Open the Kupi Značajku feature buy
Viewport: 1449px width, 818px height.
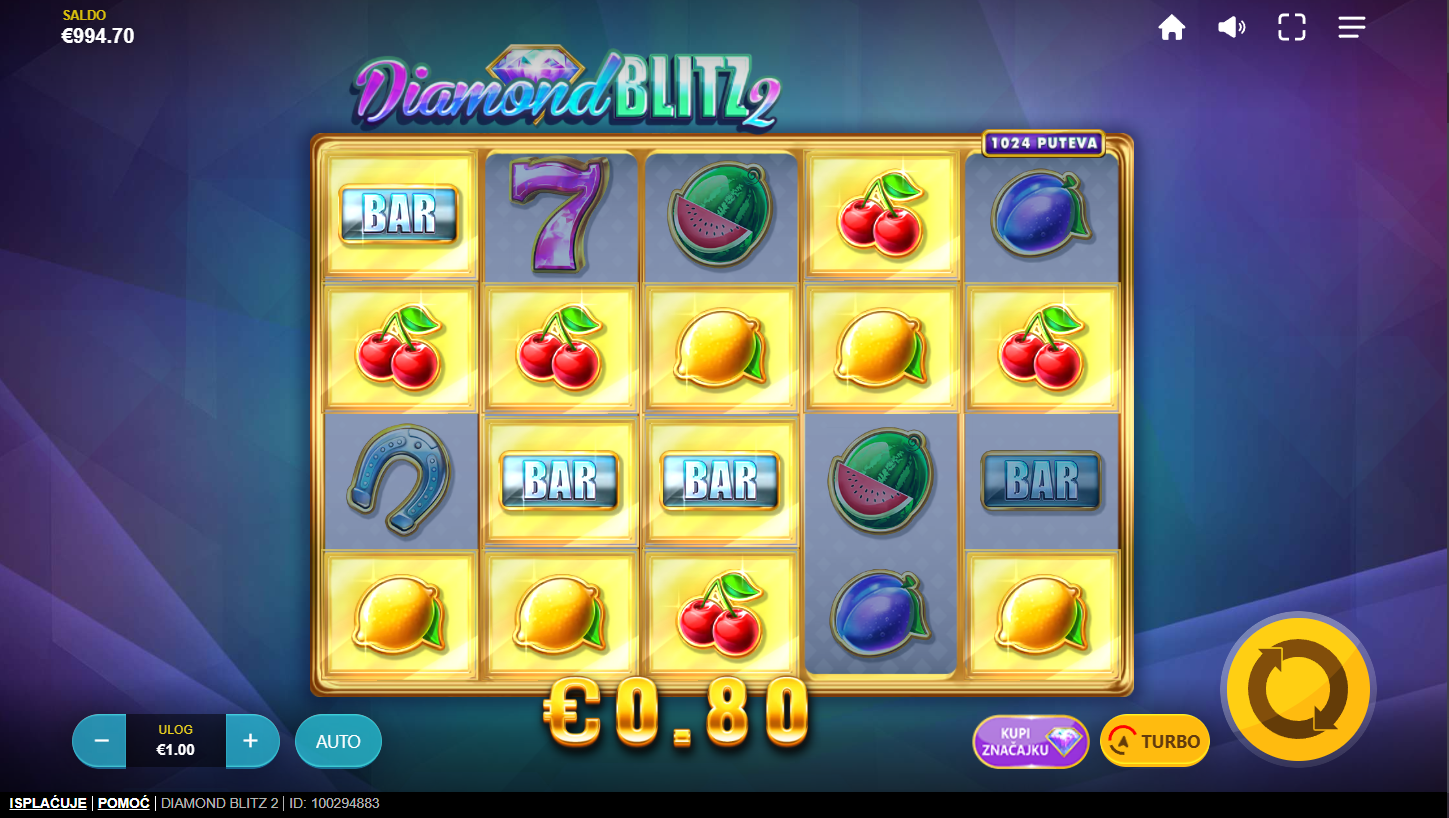coord(1030,741)
